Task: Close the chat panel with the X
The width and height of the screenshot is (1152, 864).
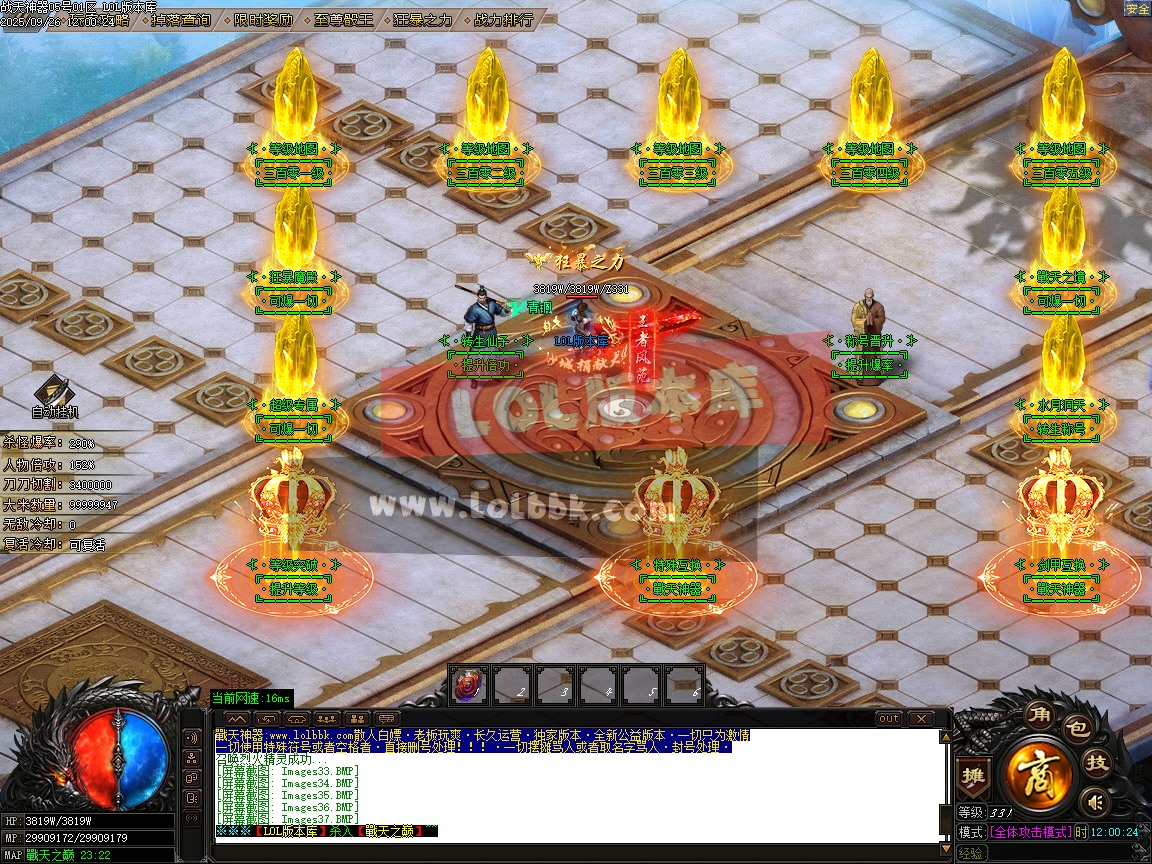Action: click(919, 718)
